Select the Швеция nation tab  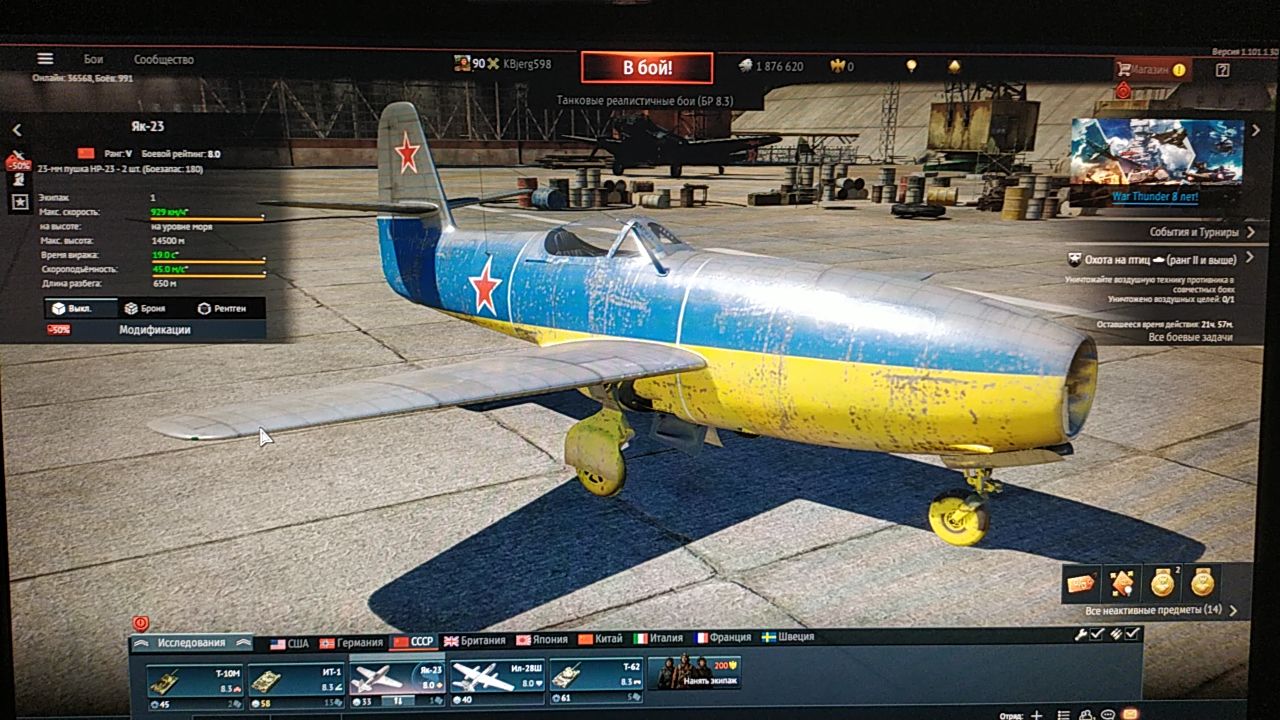tap(788, 637)
